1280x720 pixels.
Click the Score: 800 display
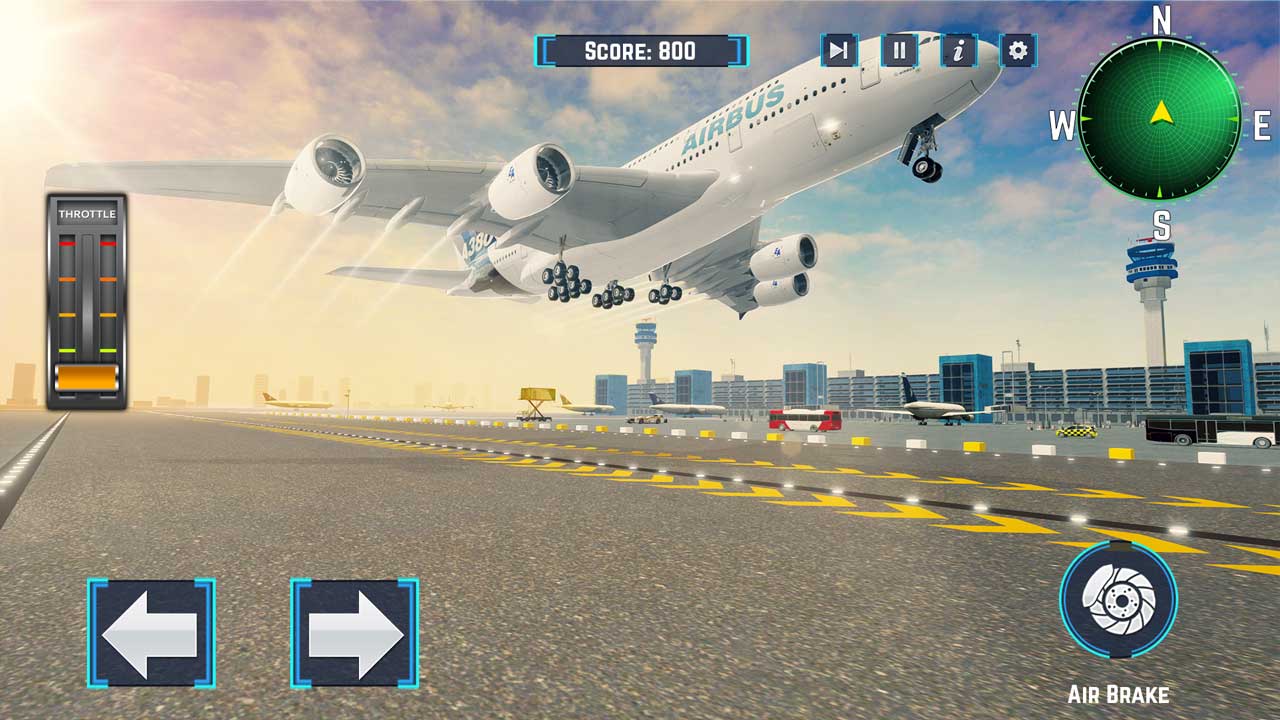[639, 50]
